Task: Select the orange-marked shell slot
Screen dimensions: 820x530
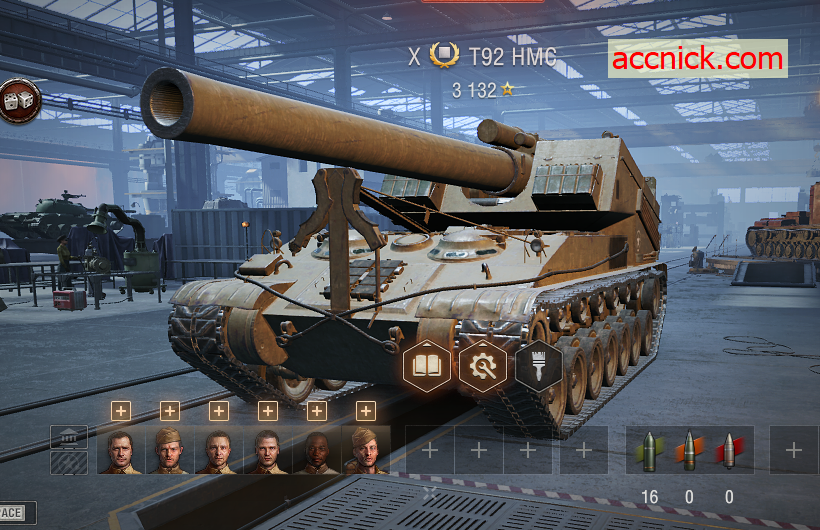Action: [x=690, y=450]
